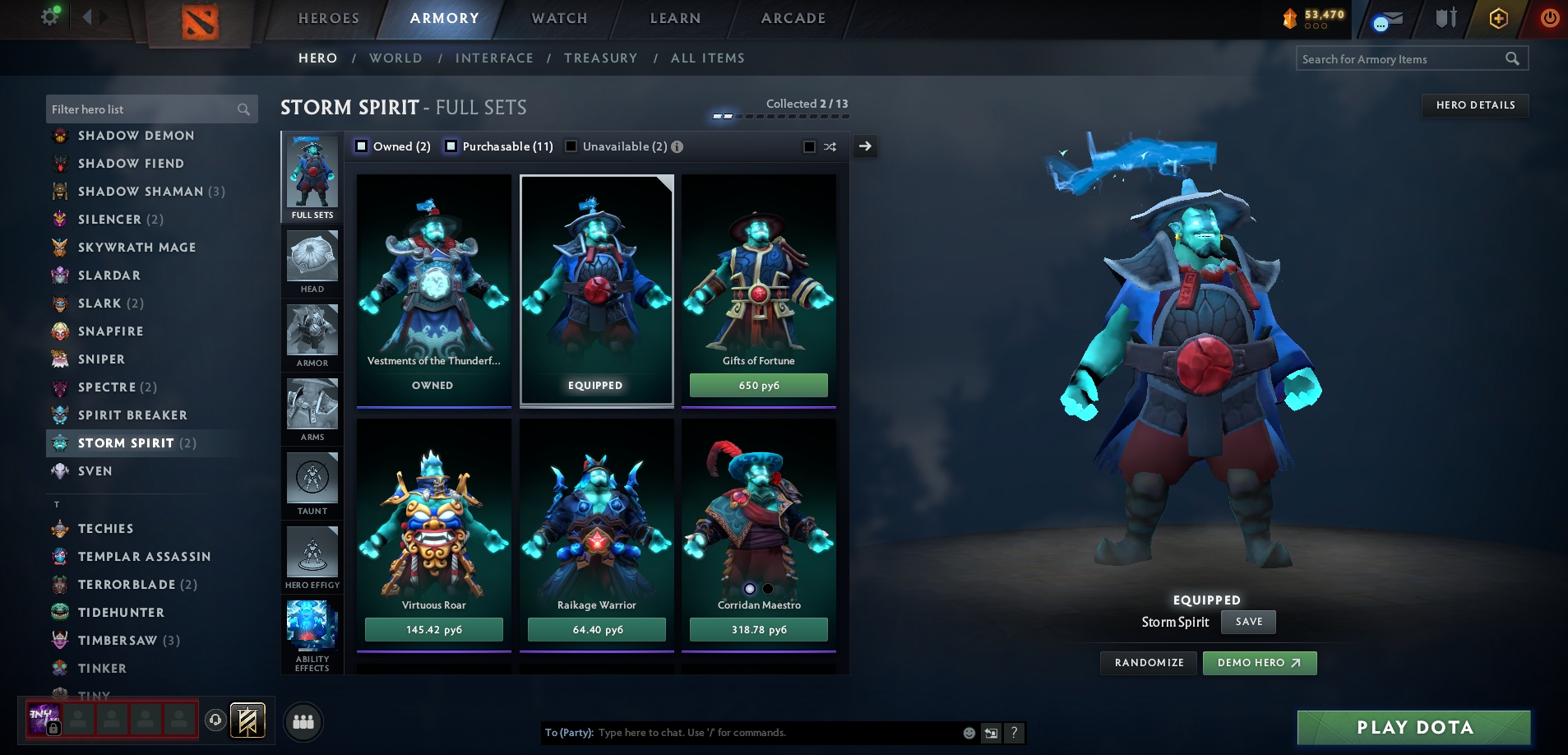Click the Play Dota button
The image size is (1568, 755).
(1413, 727)
